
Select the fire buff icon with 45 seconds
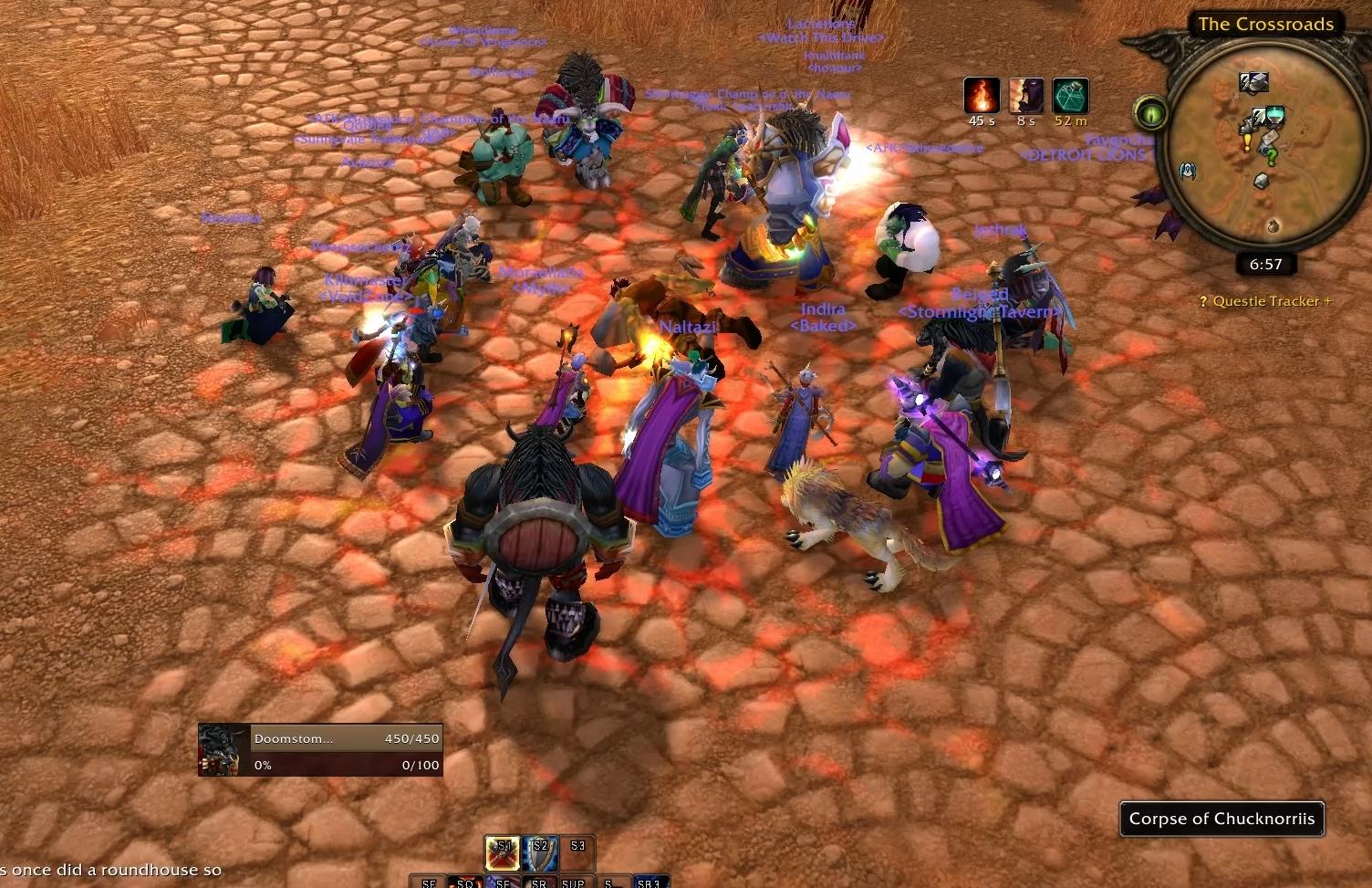click(982, 96)
